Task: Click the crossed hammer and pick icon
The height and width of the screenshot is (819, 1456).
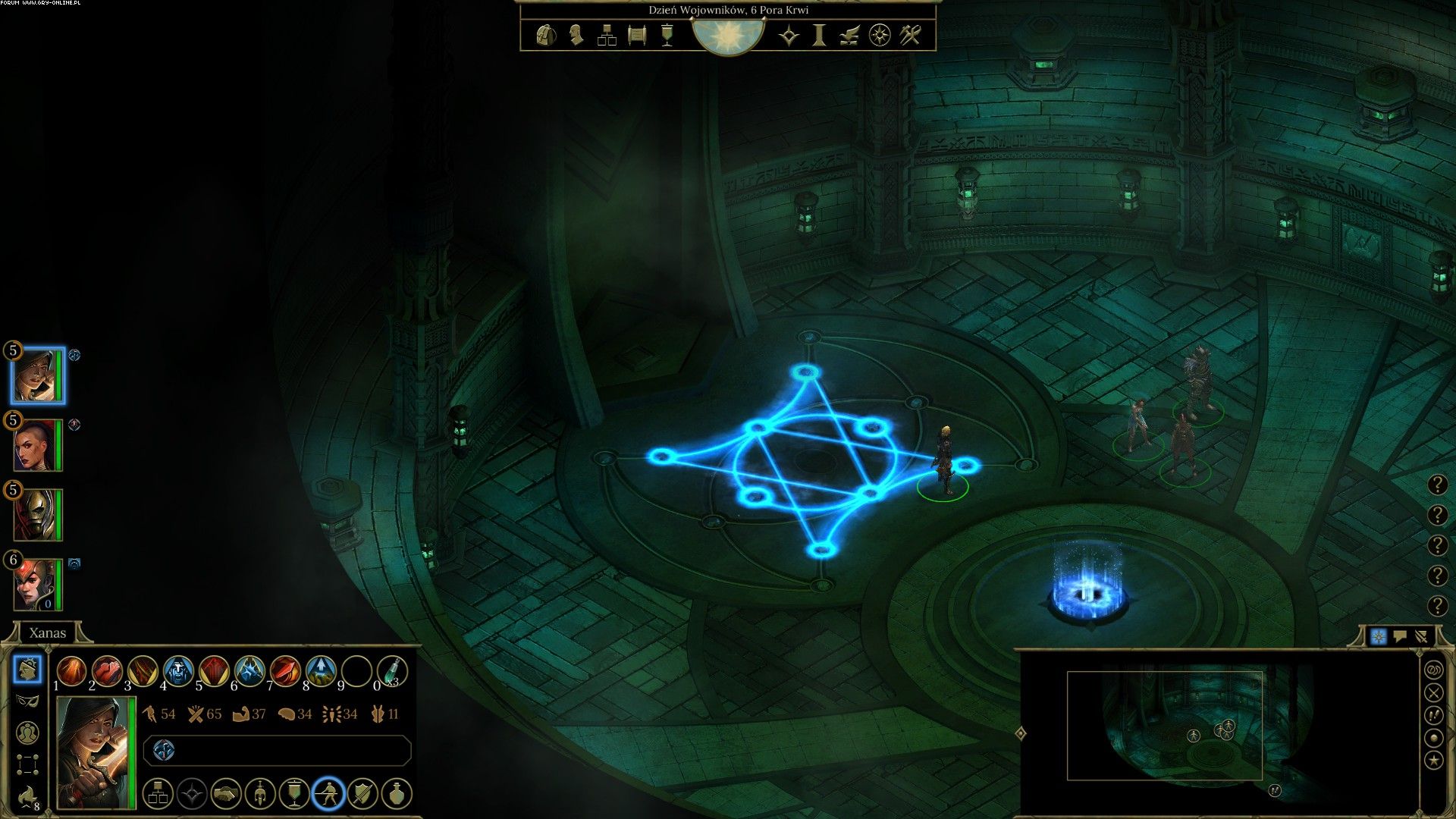Action: [910, 35]
